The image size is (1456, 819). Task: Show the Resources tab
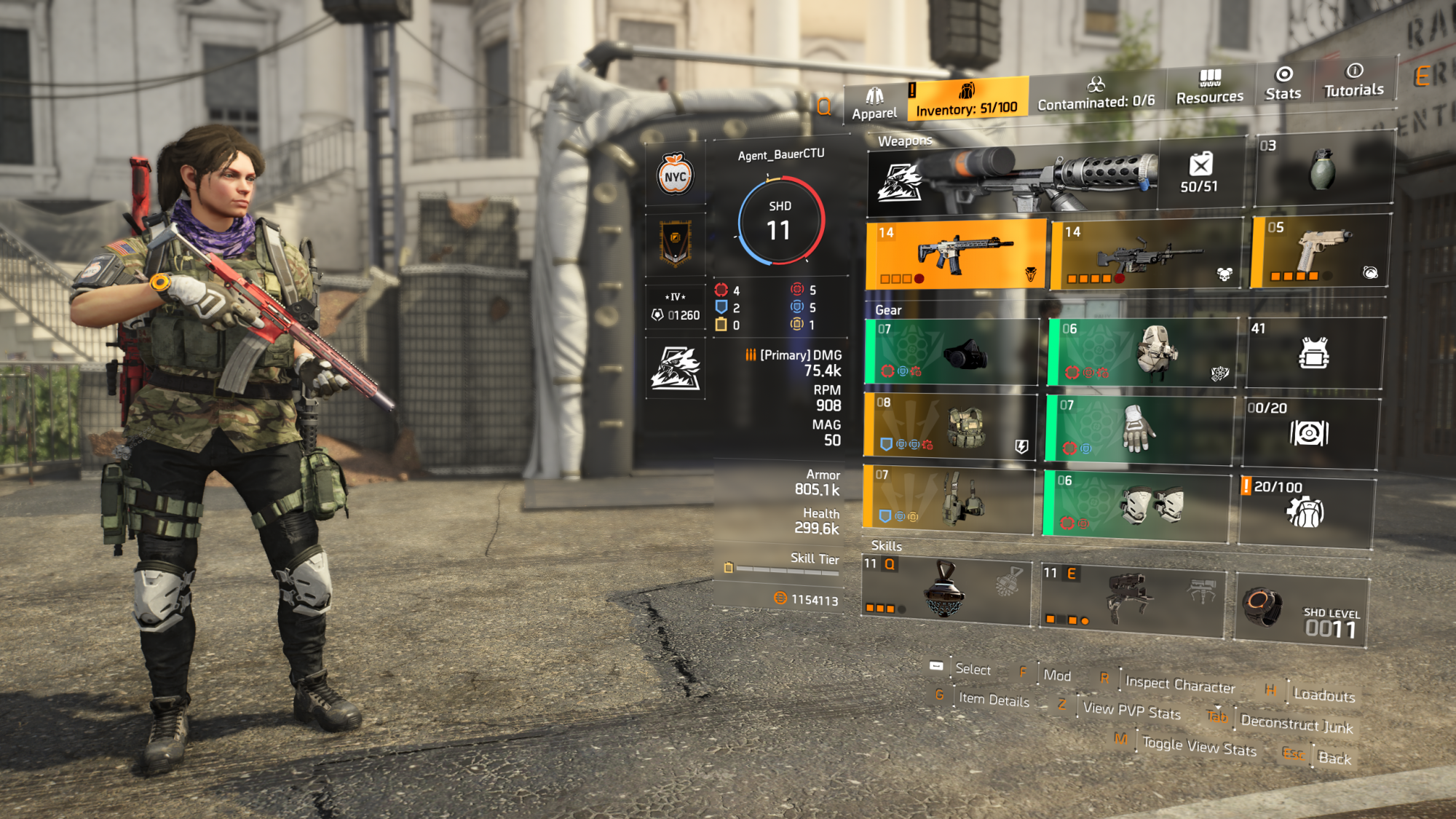(x=1210, y=87)
